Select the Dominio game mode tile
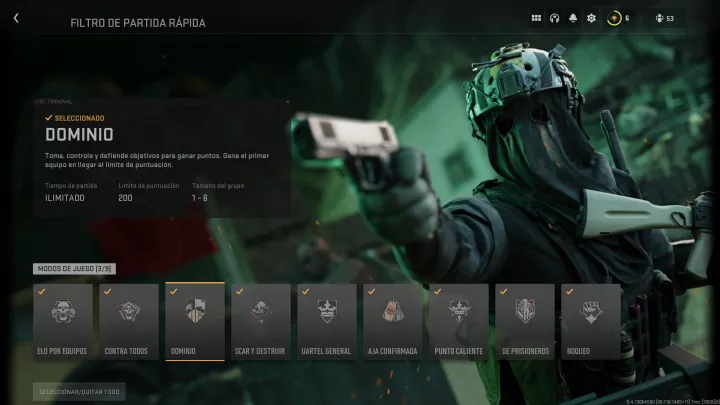 pyautogui.click(x=194, y=321)
